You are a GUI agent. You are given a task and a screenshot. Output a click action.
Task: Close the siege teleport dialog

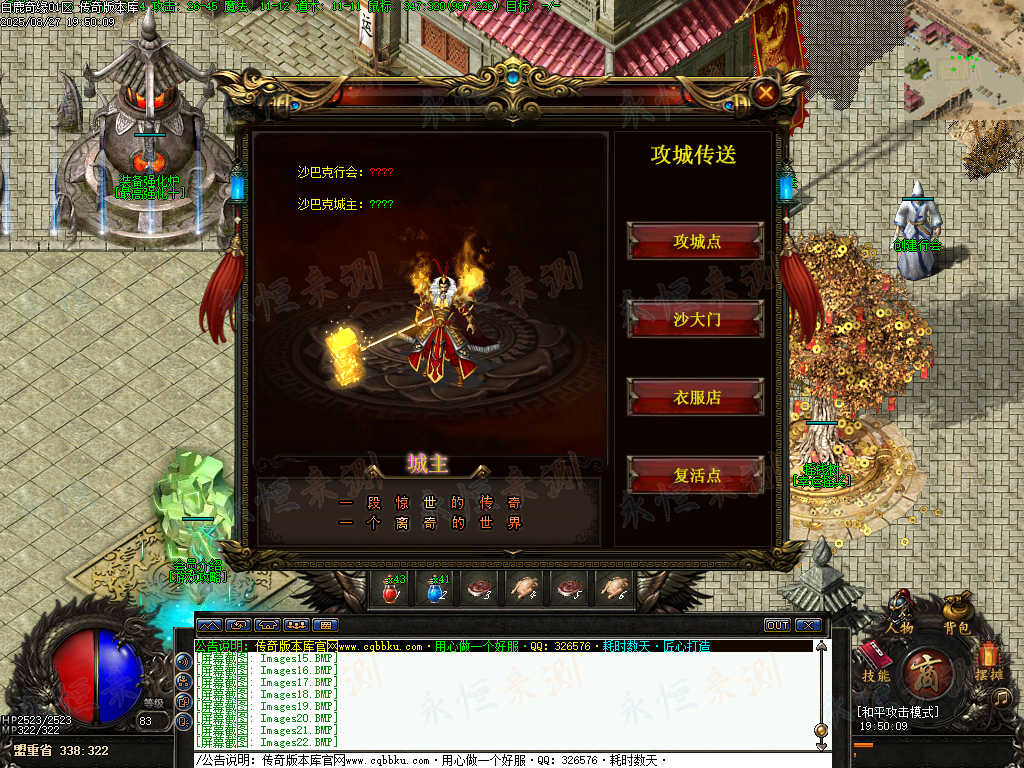[766, 93]
